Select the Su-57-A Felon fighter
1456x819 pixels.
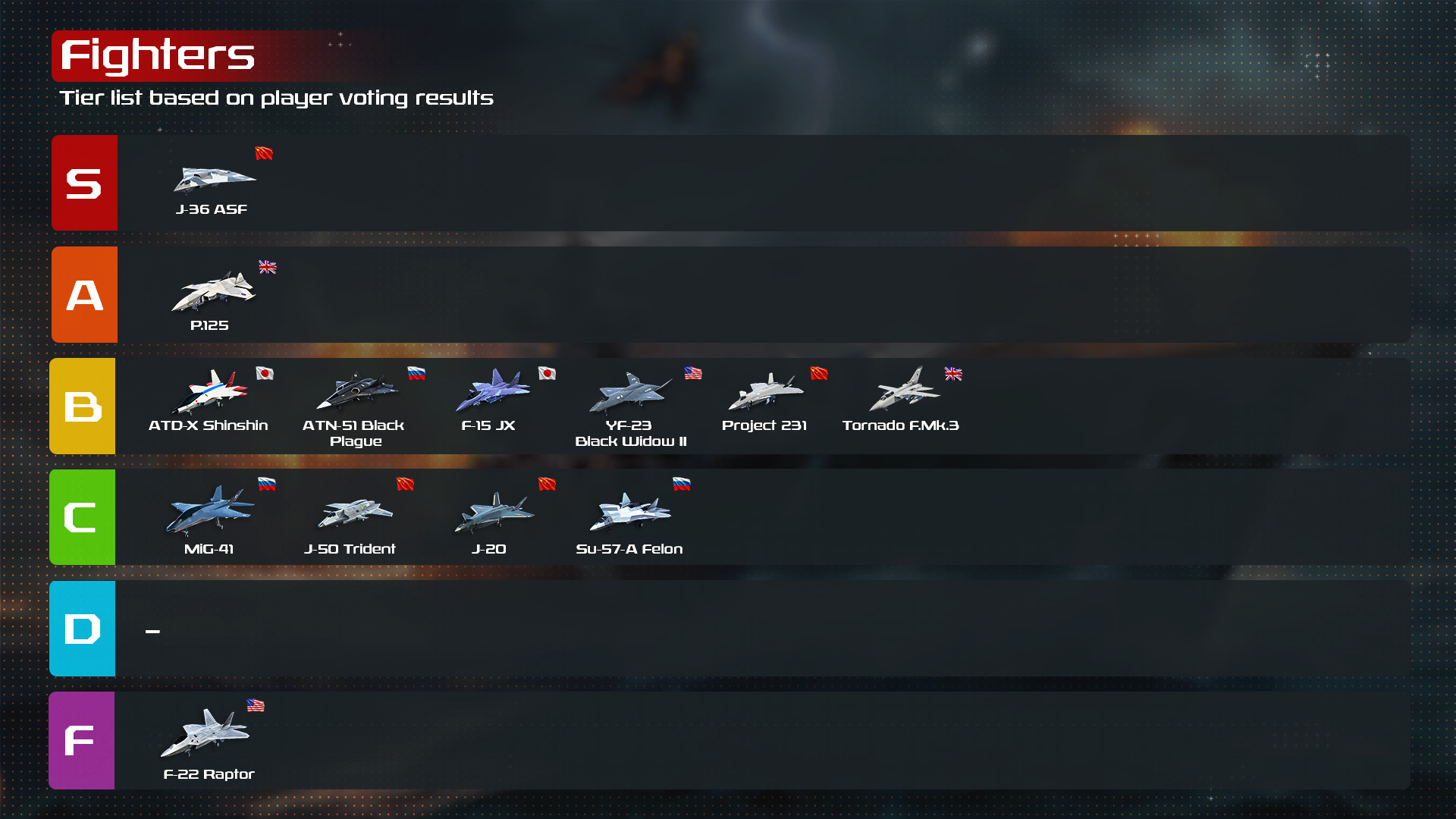coord(629,513)
